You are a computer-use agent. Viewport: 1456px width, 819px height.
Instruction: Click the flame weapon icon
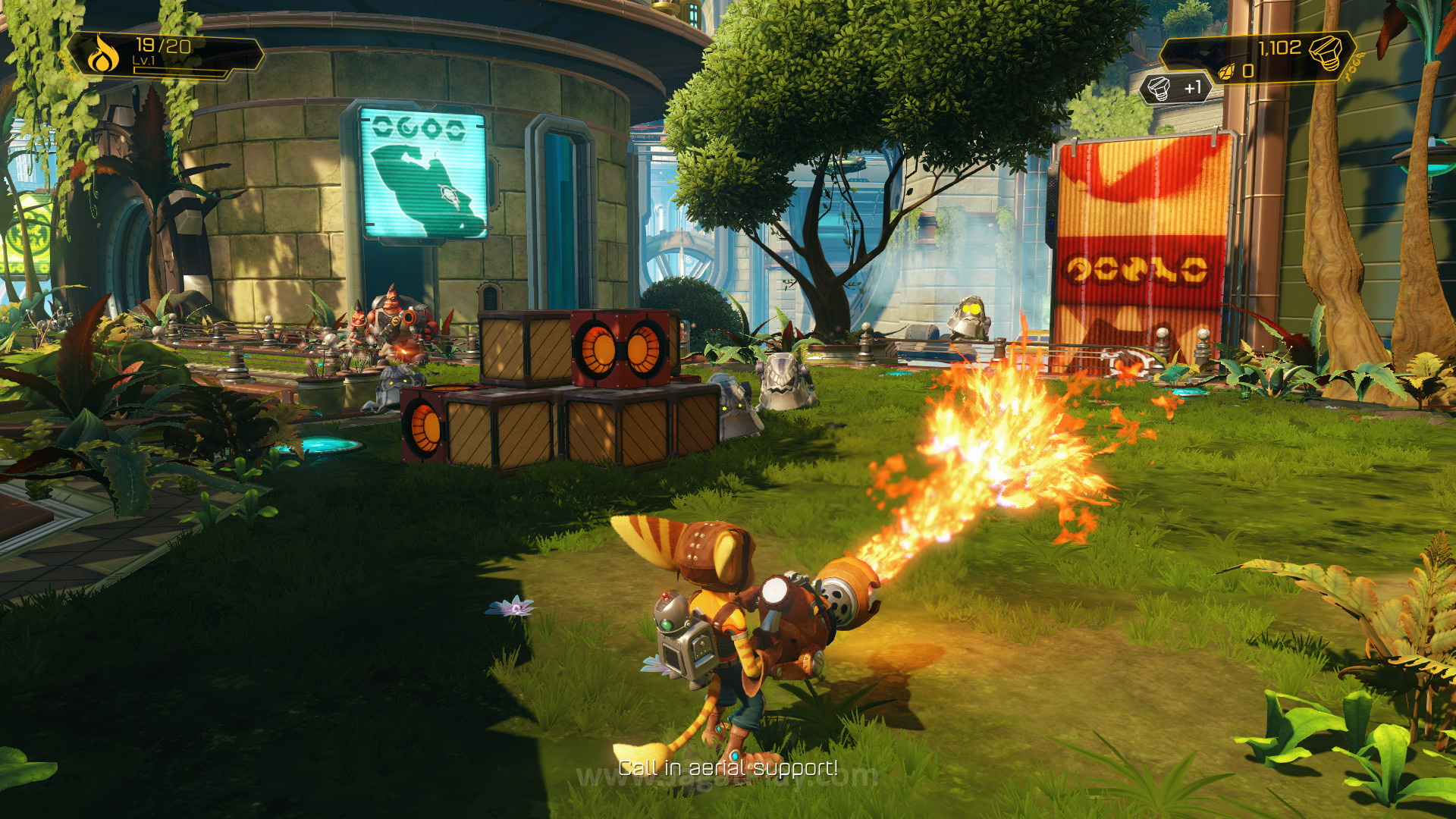click(102, 55)
